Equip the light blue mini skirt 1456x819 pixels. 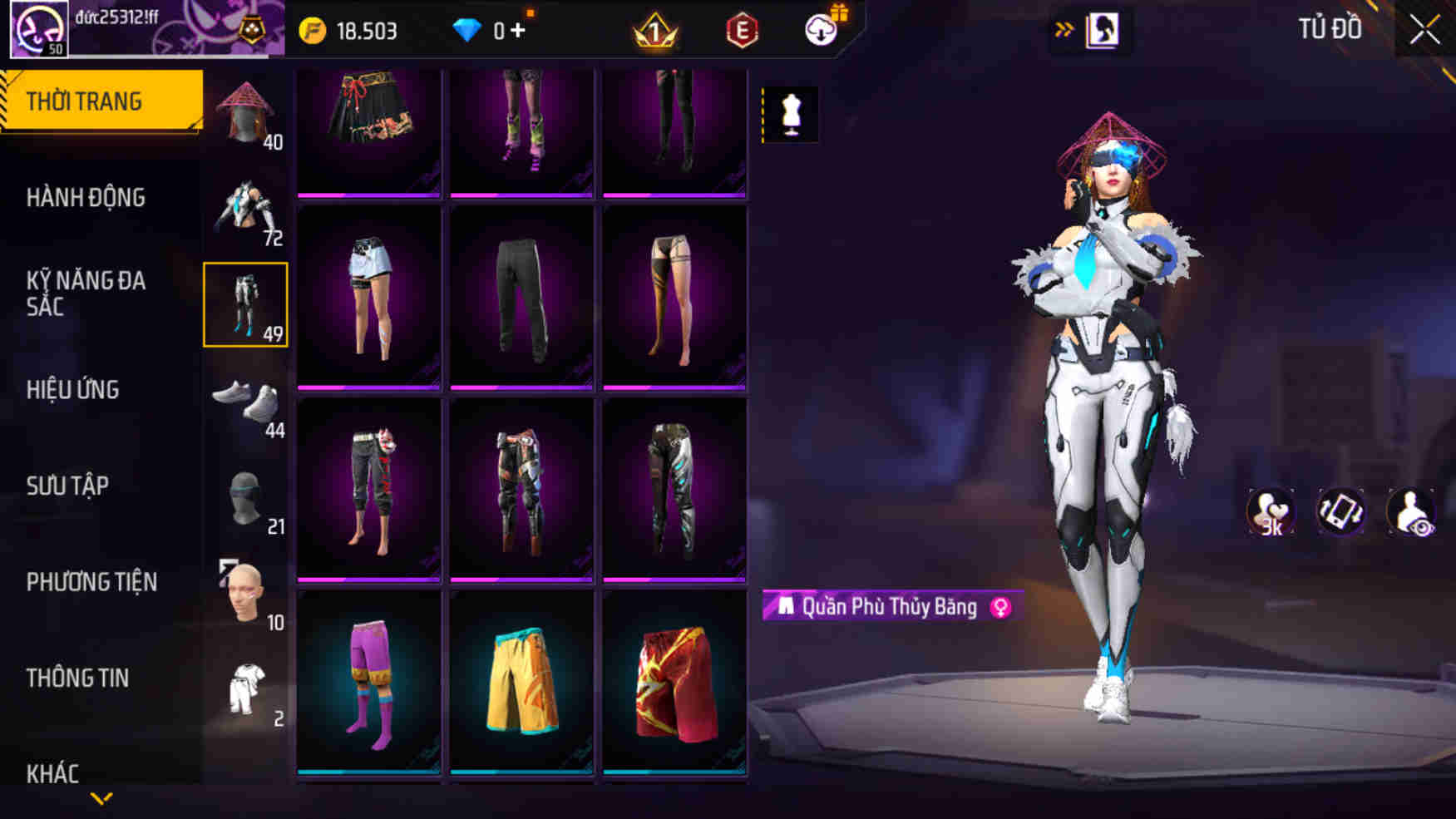click(x=369, y=298)
